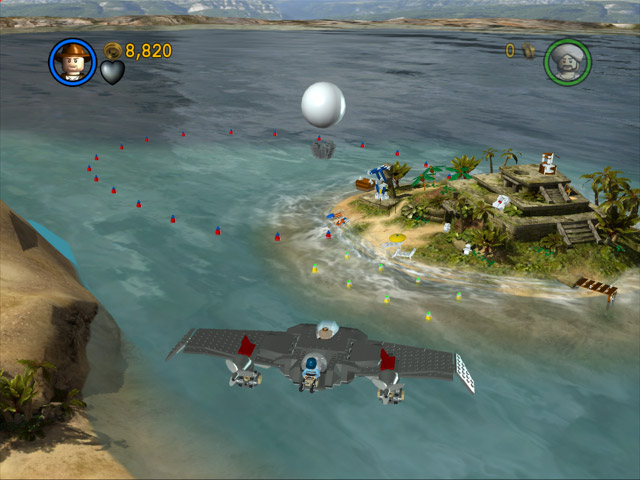Click the player two character portrait
Image resolution: width=640 pixels, height=480 pixels.
(x=567, y=62)
